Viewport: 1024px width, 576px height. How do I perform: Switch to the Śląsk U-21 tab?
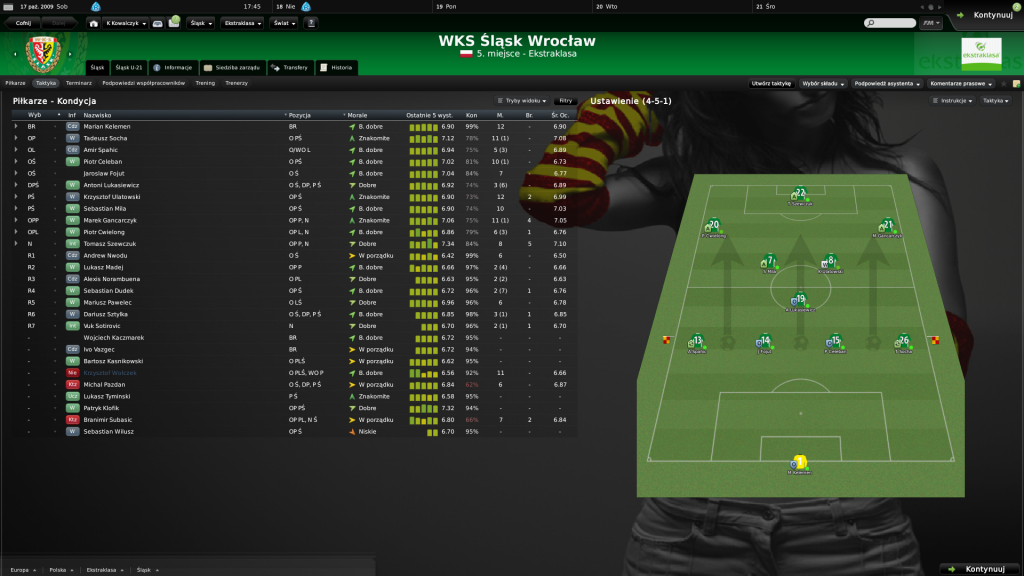[131, 68]
